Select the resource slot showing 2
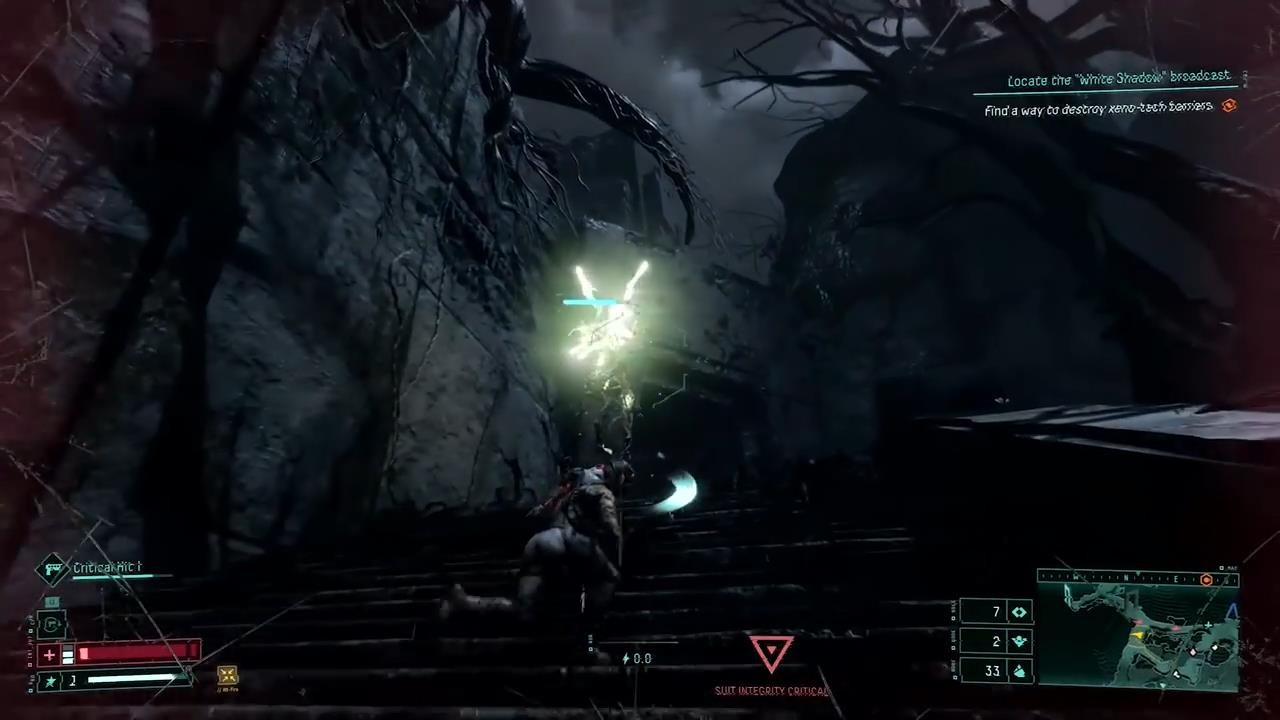The image size is (1280, 720). coord(996,641)
